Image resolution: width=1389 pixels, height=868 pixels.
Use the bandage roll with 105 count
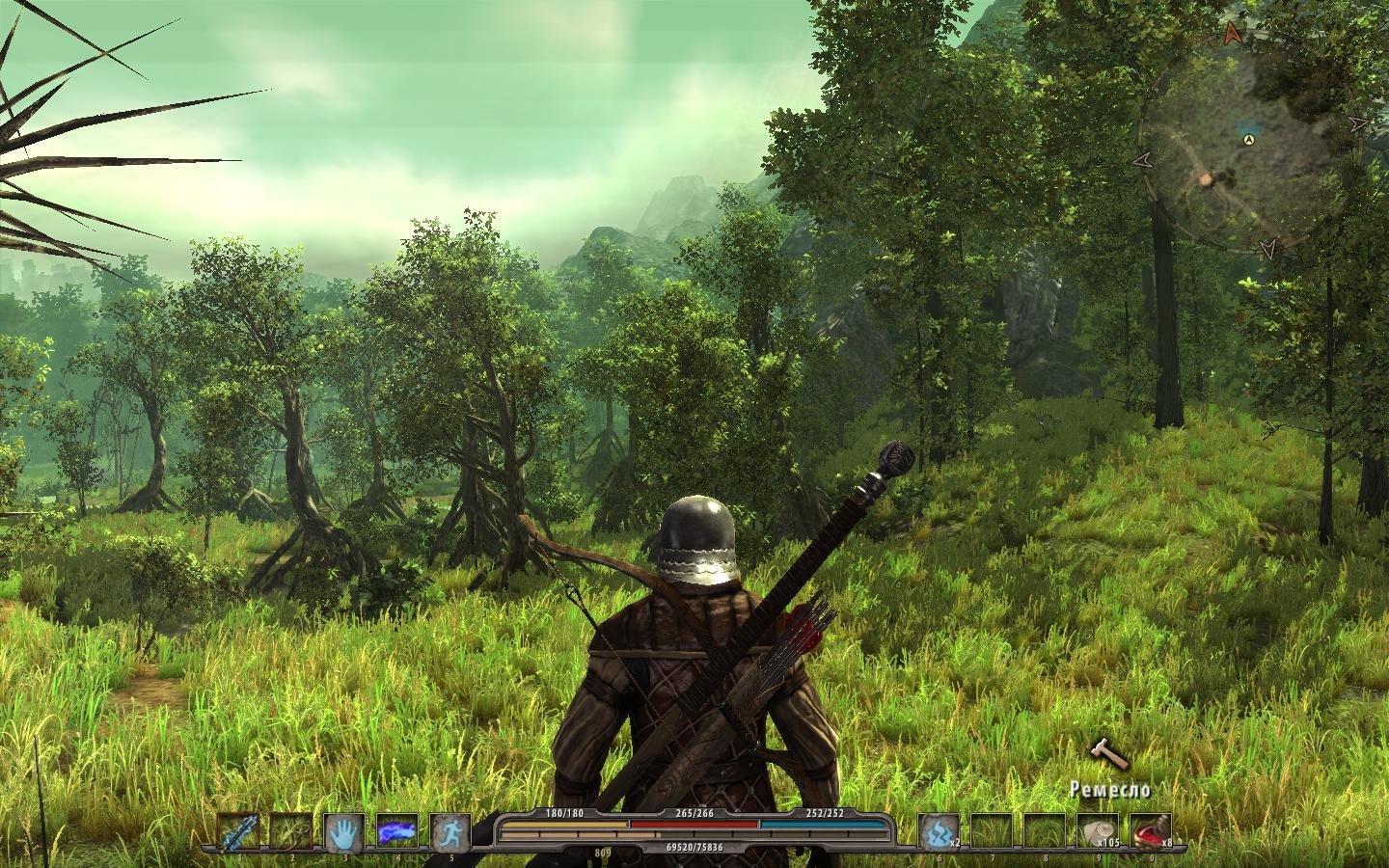click(x=1097, y=831)
